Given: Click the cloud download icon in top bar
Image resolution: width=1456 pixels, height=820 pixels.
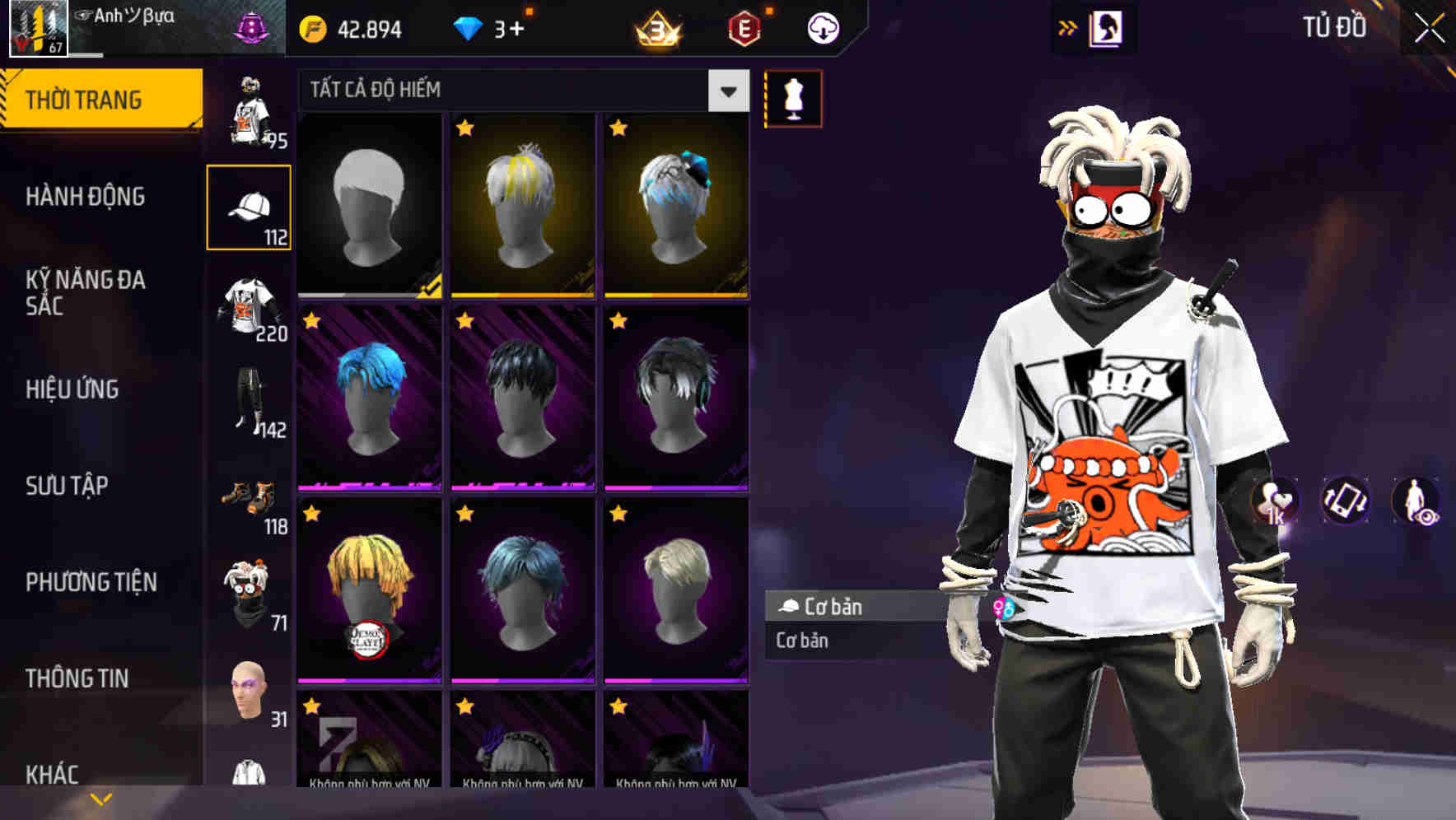Looking at the screenshot, I should click(x=823, y=26).
